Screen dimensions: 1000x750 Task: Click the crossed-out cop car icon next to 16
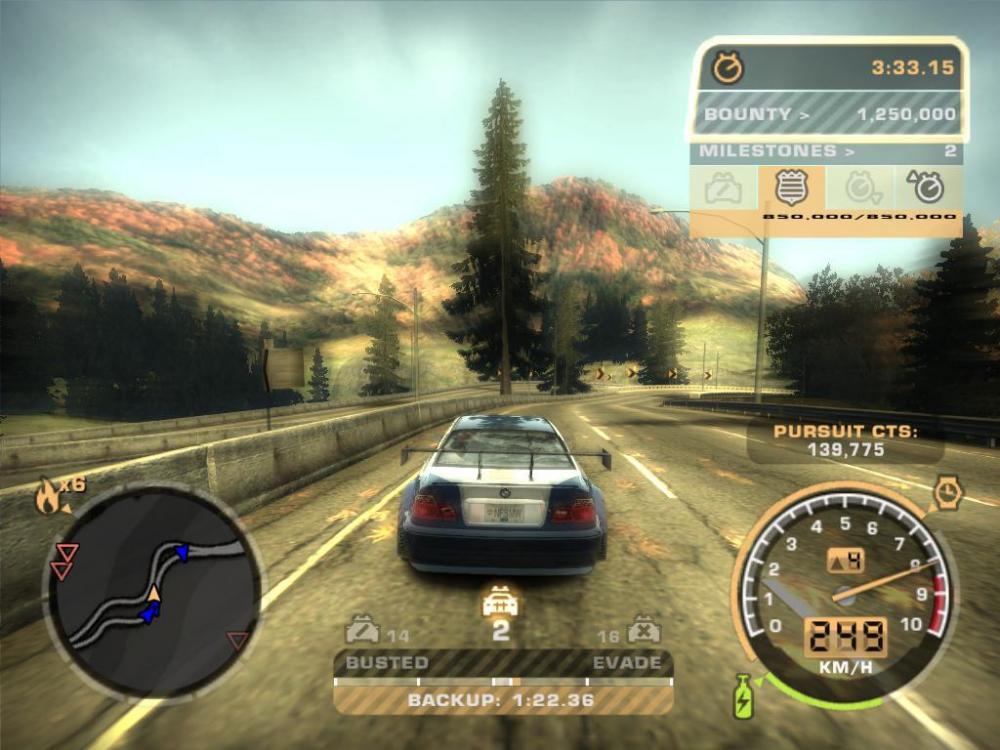click(642, 632)
